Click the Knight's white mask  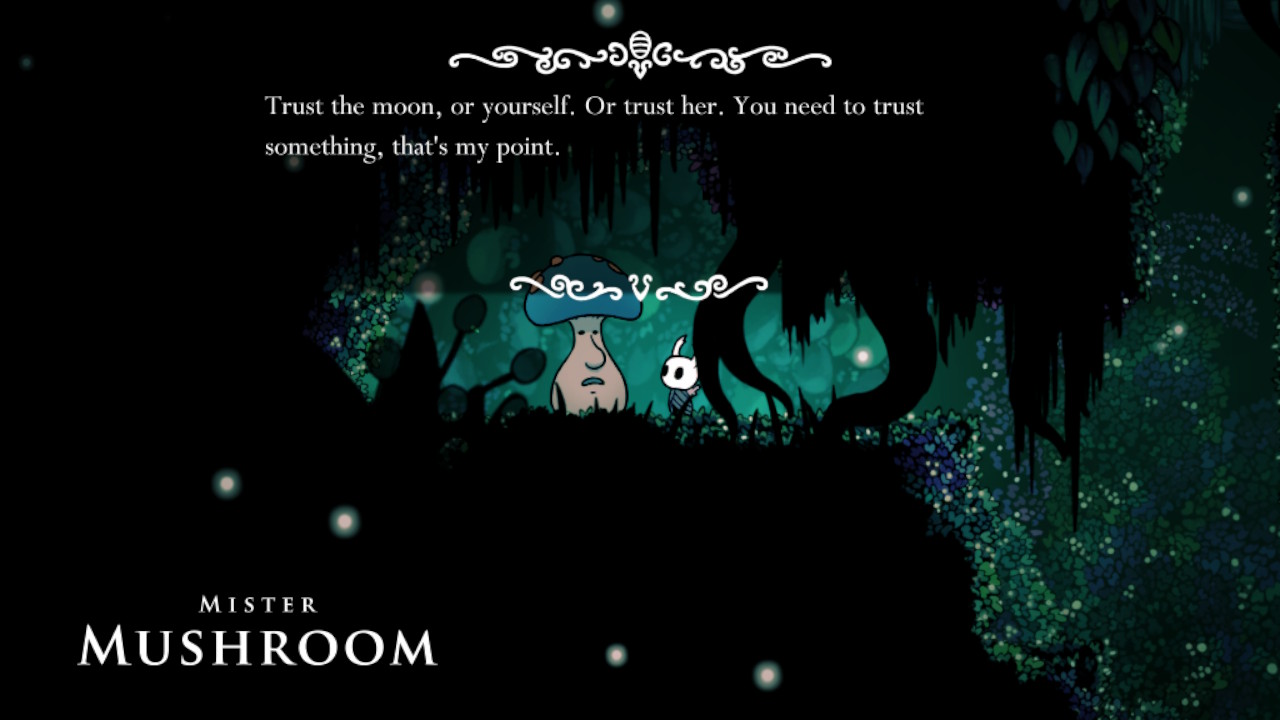pyautogui.click(x=681, y=372)
